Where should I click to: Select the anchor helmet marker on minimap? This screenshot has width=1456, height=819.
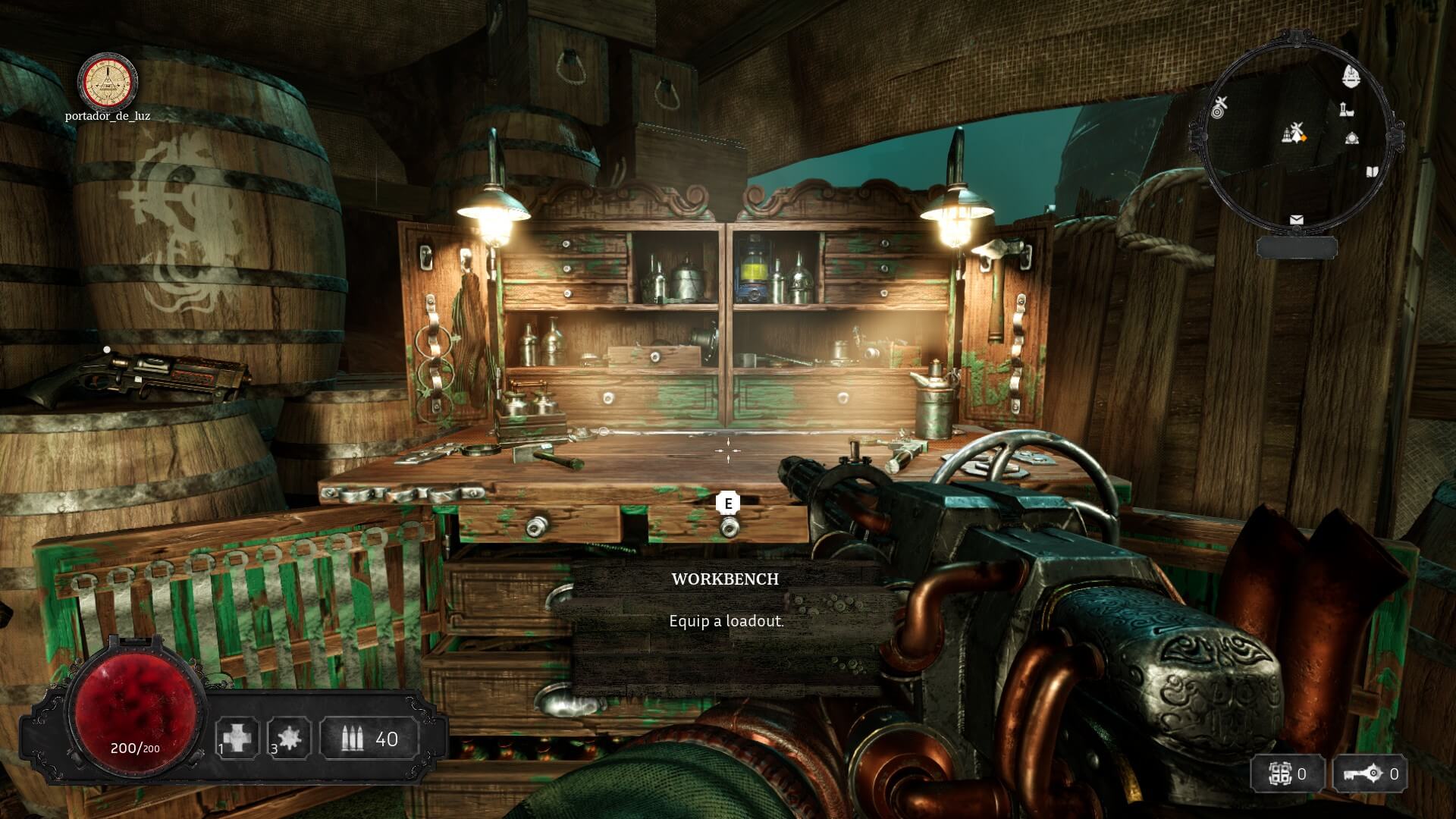pos(1351,75)
